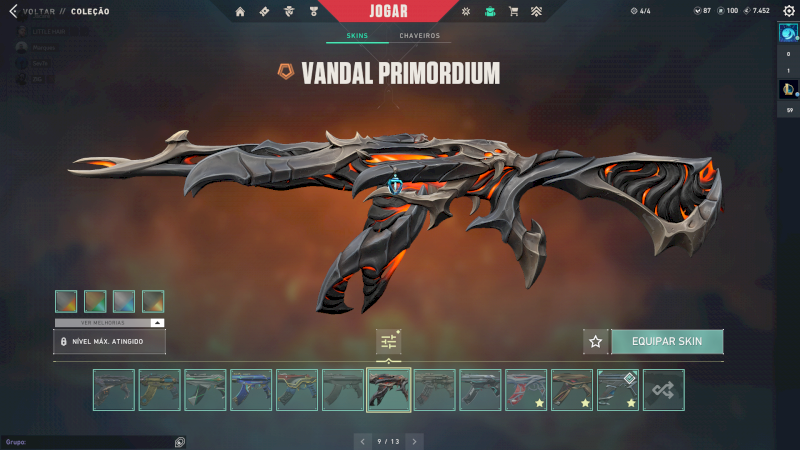Mark skin as favorite with star button

pos(596,341)
